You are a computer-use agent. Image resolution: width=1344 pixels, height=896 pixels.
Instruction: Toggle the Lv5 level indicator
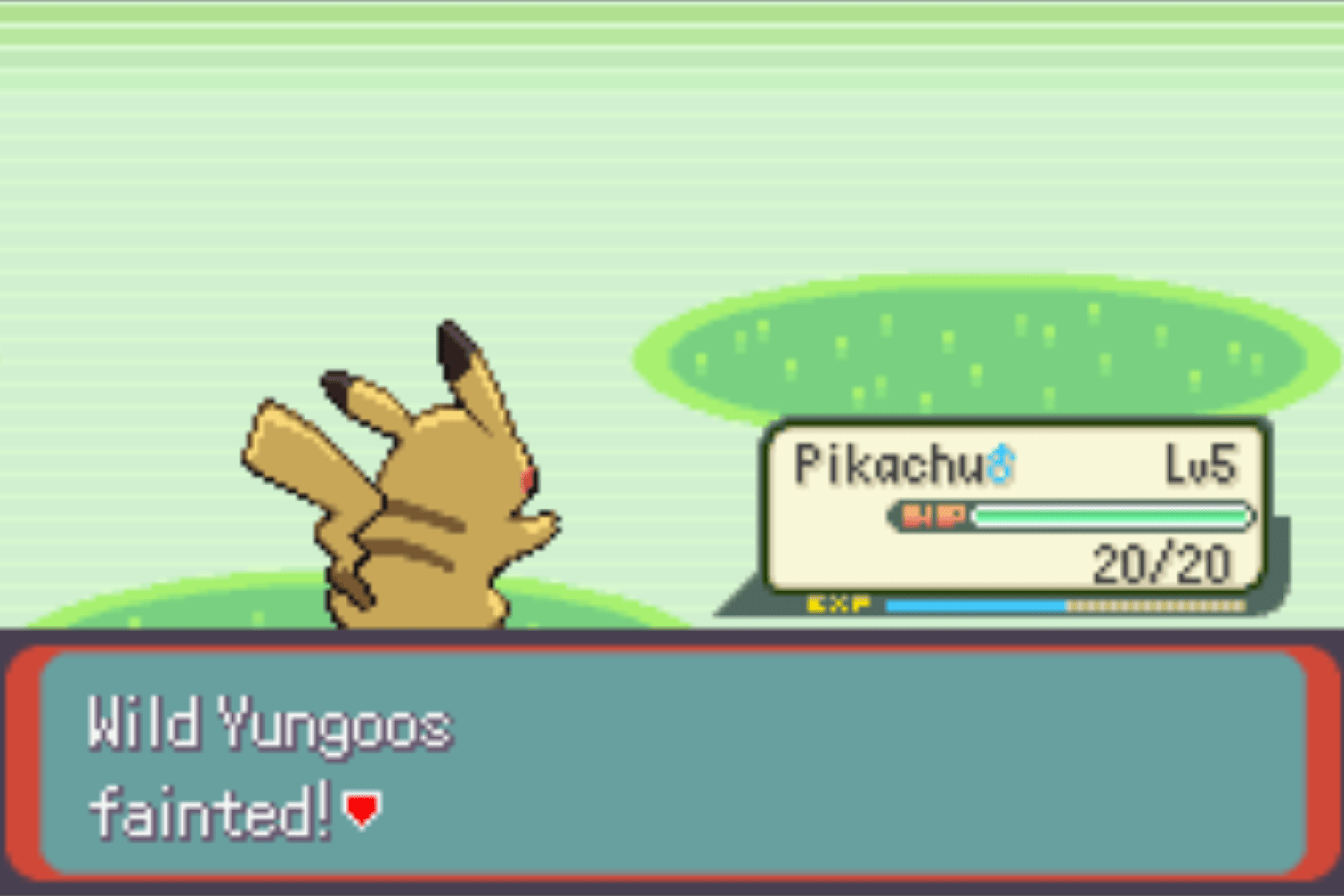tap(1201, 463)
